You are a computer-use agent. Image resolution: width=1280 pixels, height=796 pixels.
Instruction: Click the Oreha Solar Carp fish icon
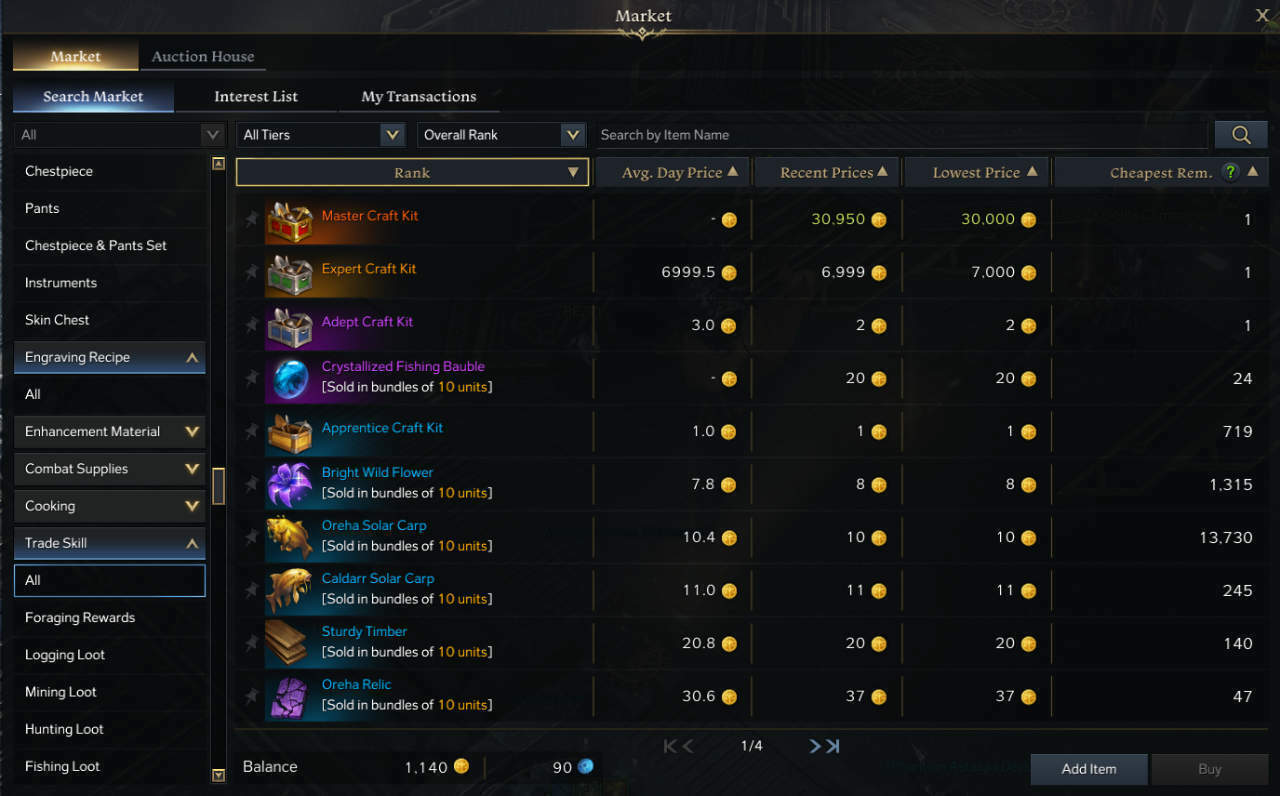[289, 536]
